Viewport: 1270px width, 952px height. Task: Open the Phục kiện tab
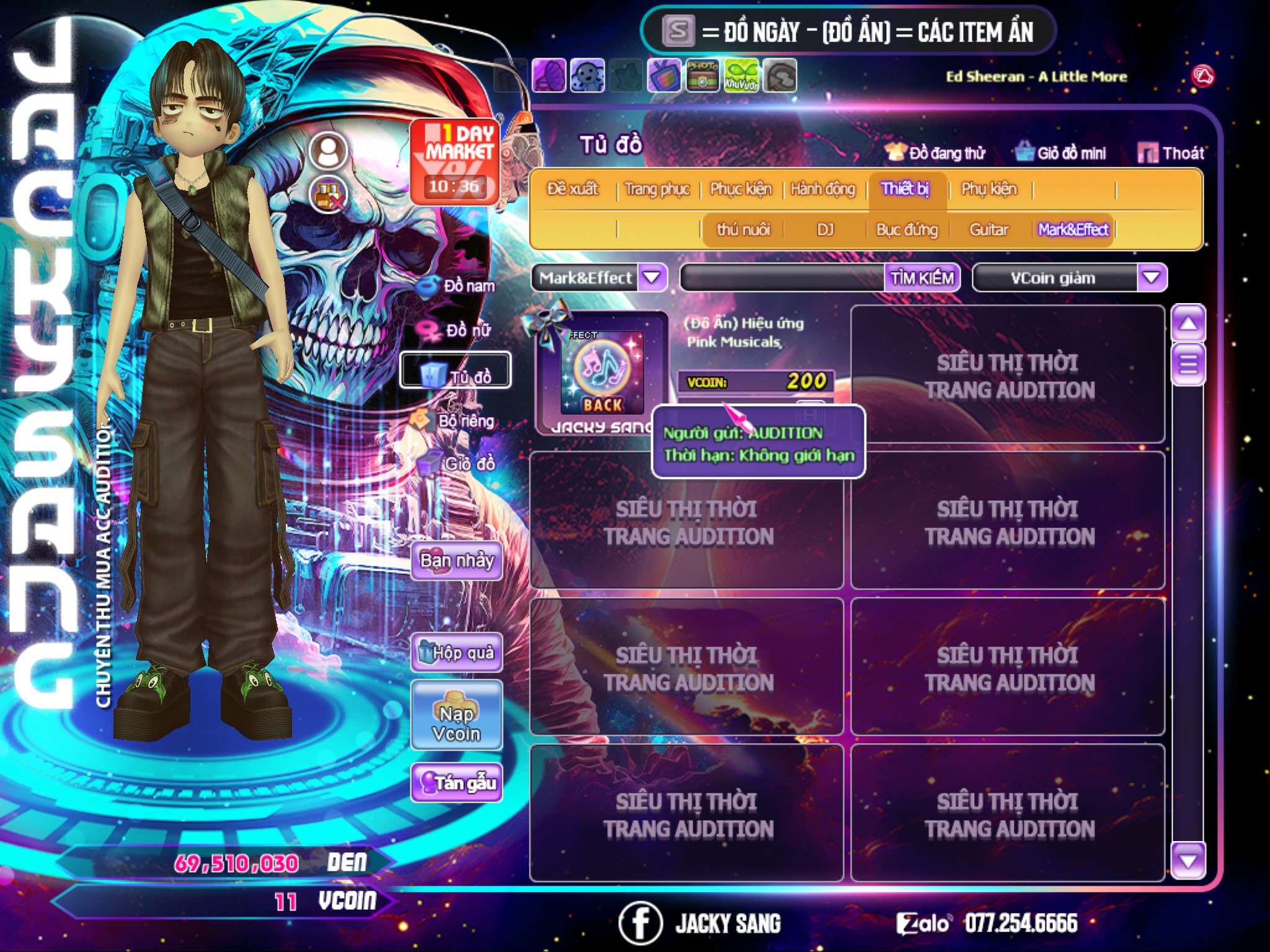740,189
